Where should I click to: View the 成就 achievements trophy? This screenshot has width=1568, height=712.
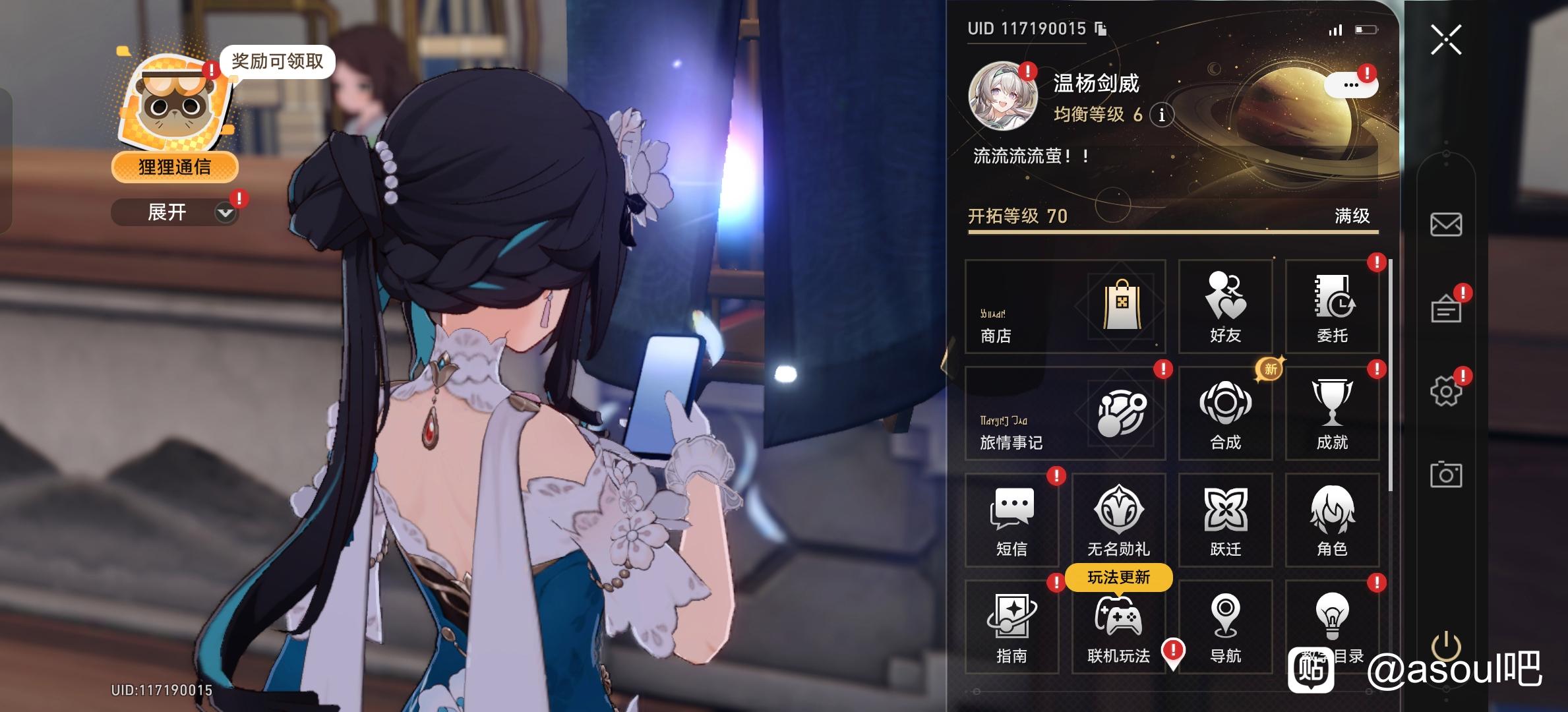pos(1332,413)
